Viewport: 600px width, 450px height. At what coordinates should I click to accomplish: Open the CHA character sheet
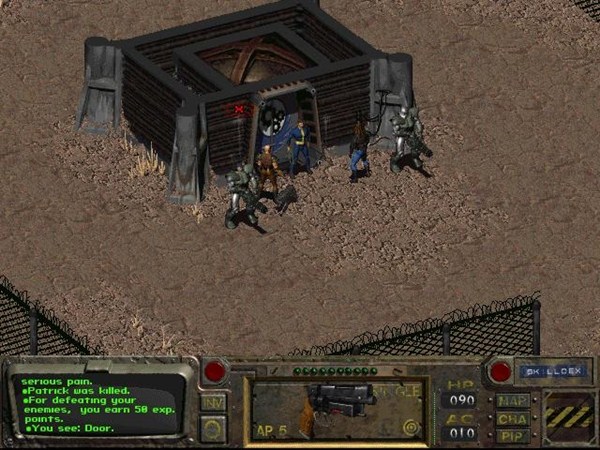point(512,418)
